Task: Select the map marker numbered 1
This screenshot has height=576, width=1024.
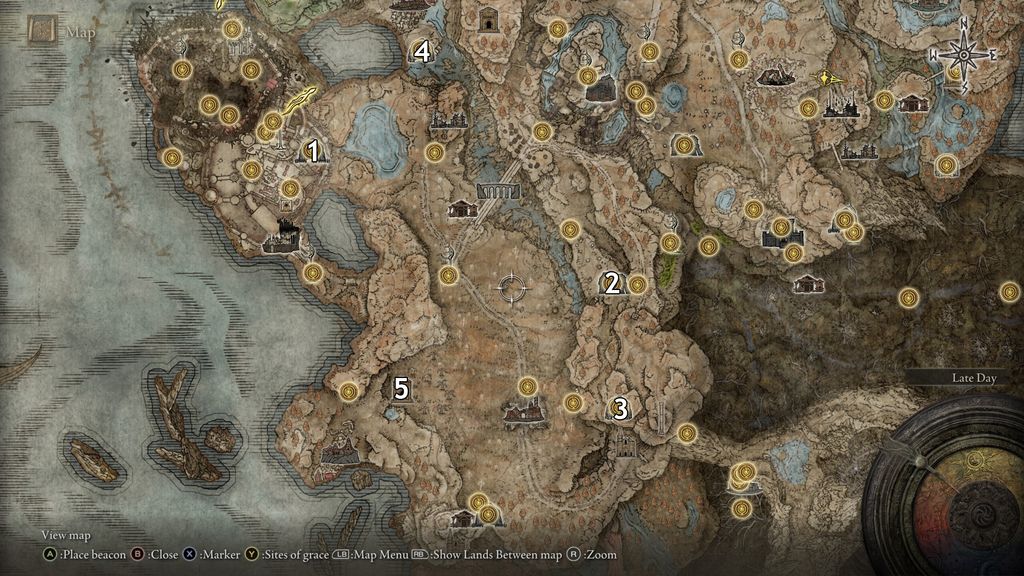Action: [x=314, y=152]
